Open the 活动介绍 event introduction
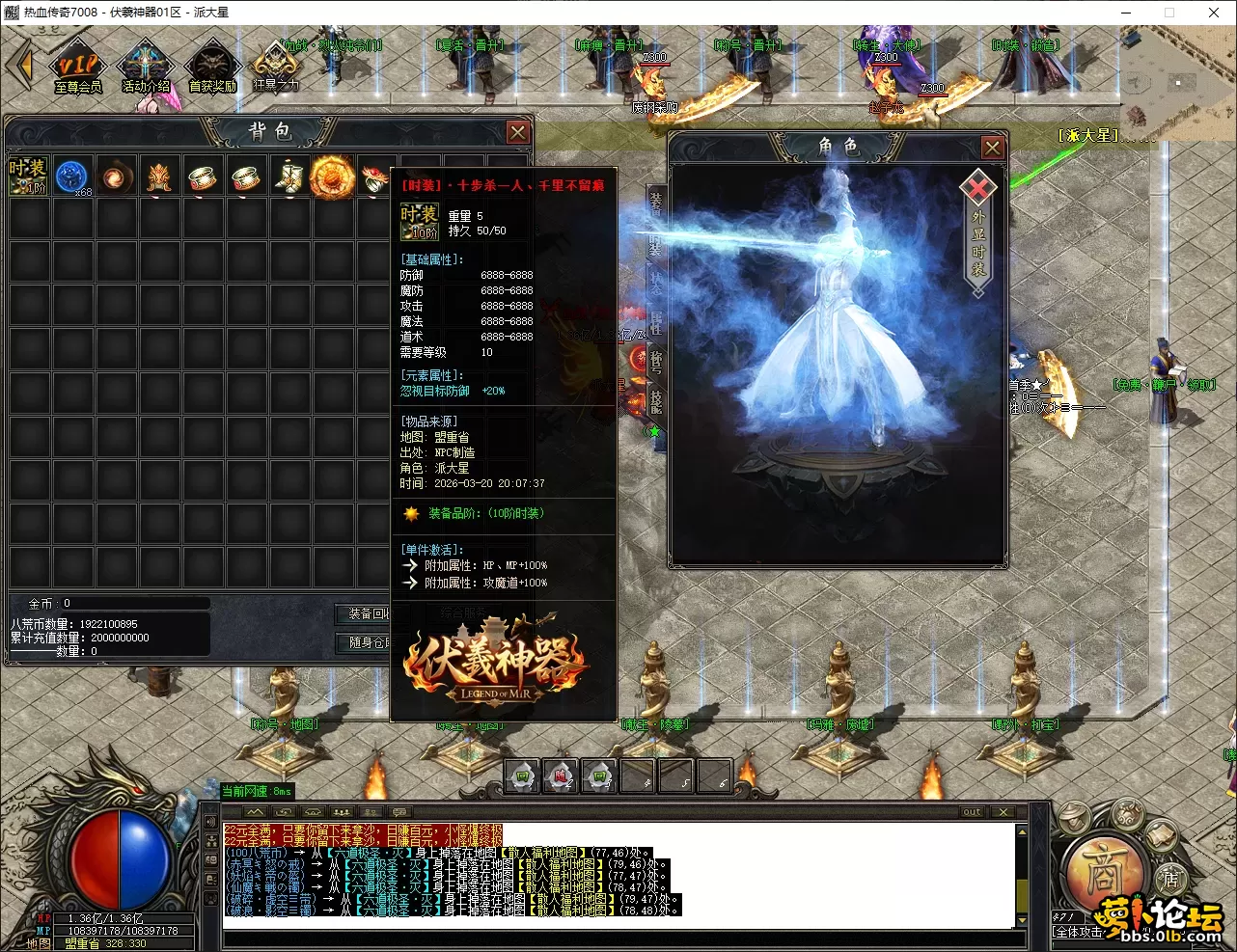 click(x=146, y=68)
